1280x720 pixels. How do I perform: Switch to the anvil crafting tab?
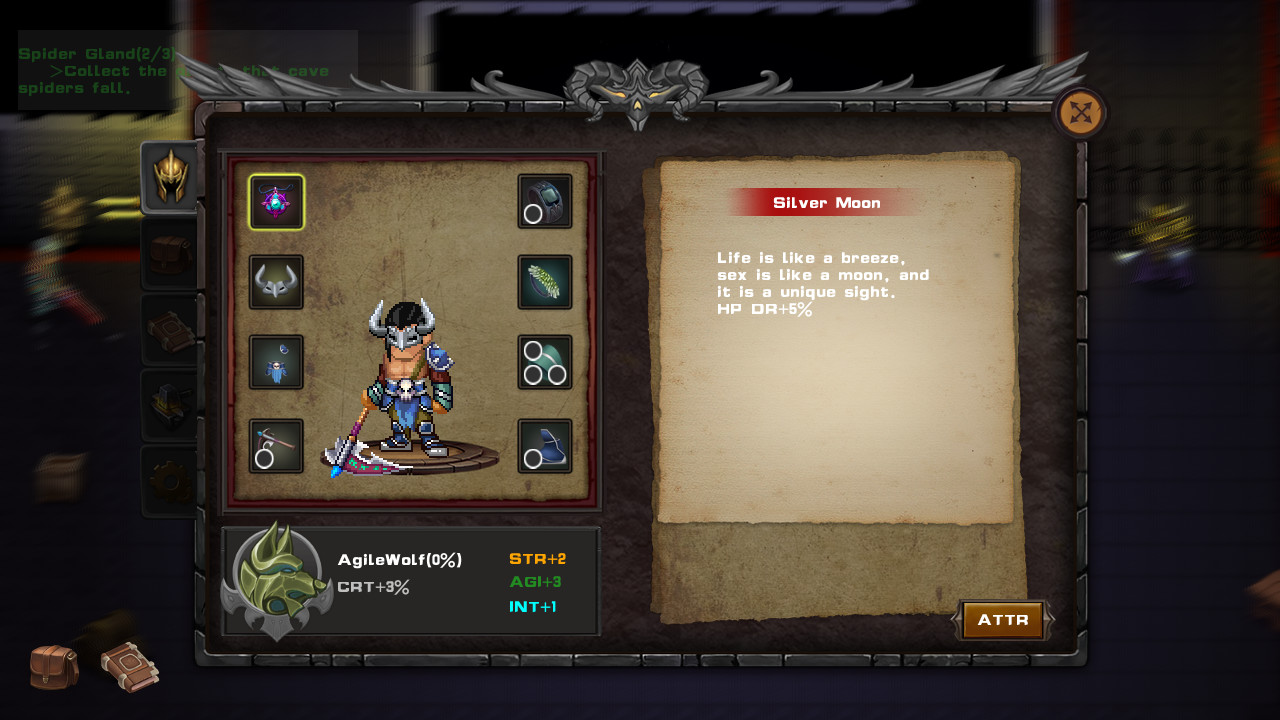point(171,405)
